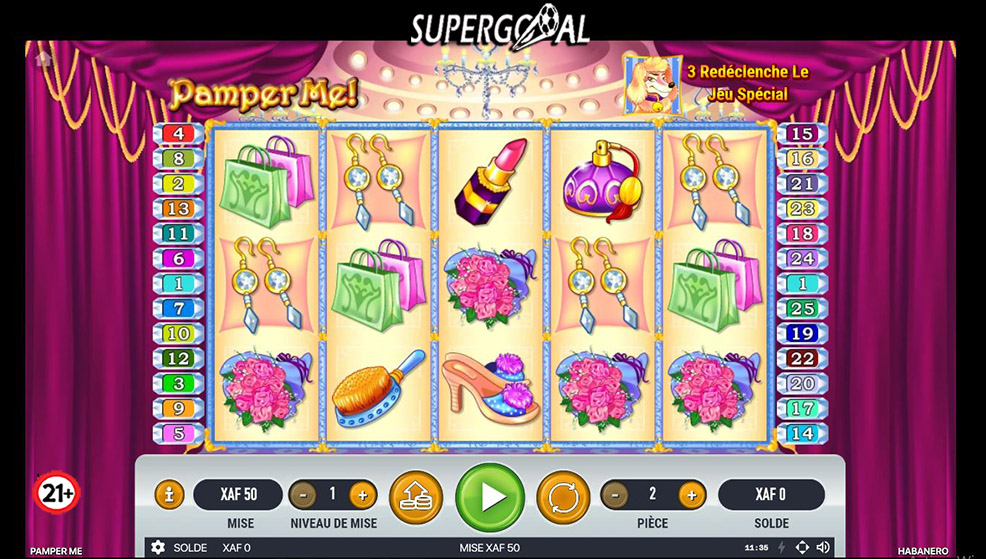The image size is (986, 559).
Task: Increase the Pièce coin value
Action: click(x=692, y=494)
